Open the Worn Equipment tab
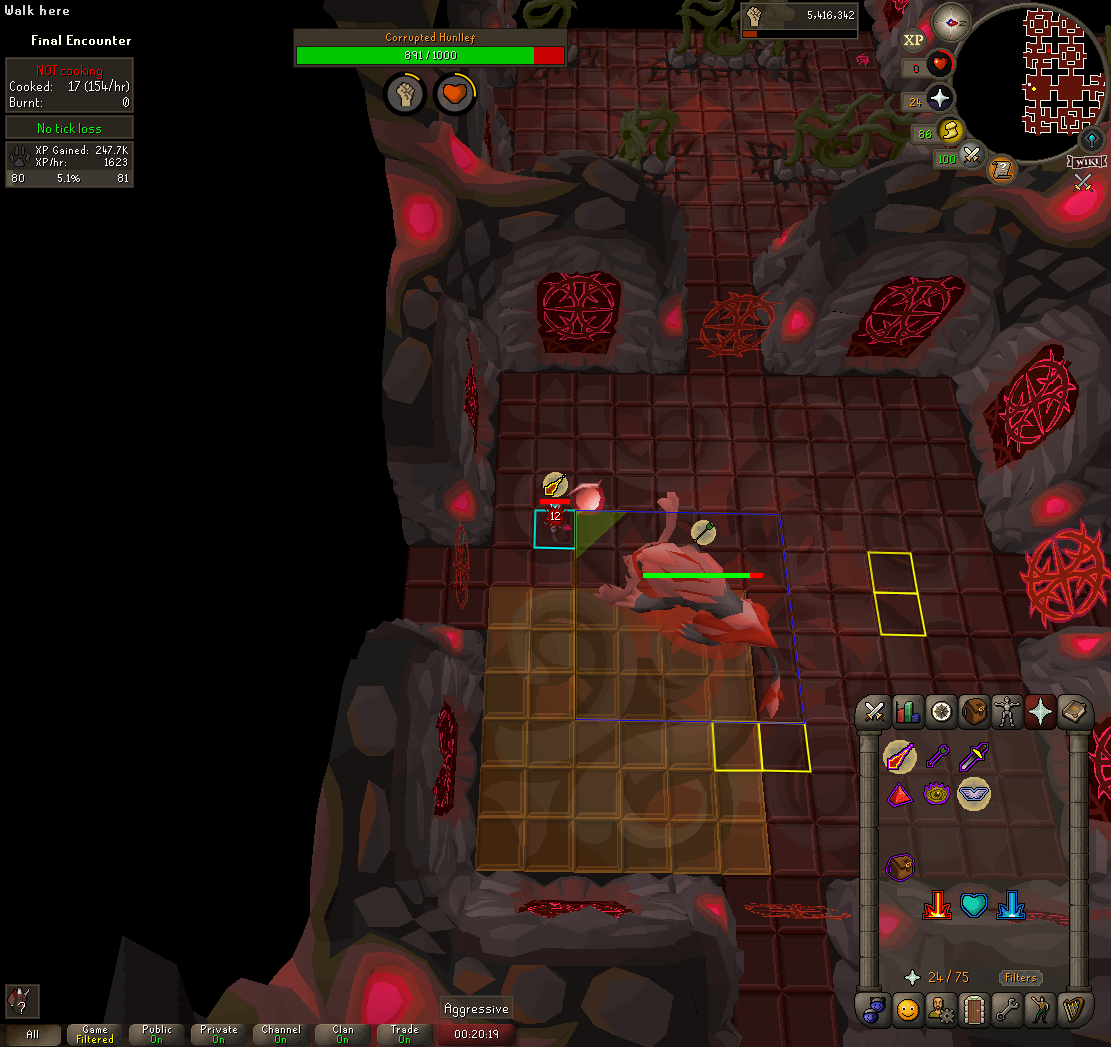1111x1047 pixels. [1008, 712]
